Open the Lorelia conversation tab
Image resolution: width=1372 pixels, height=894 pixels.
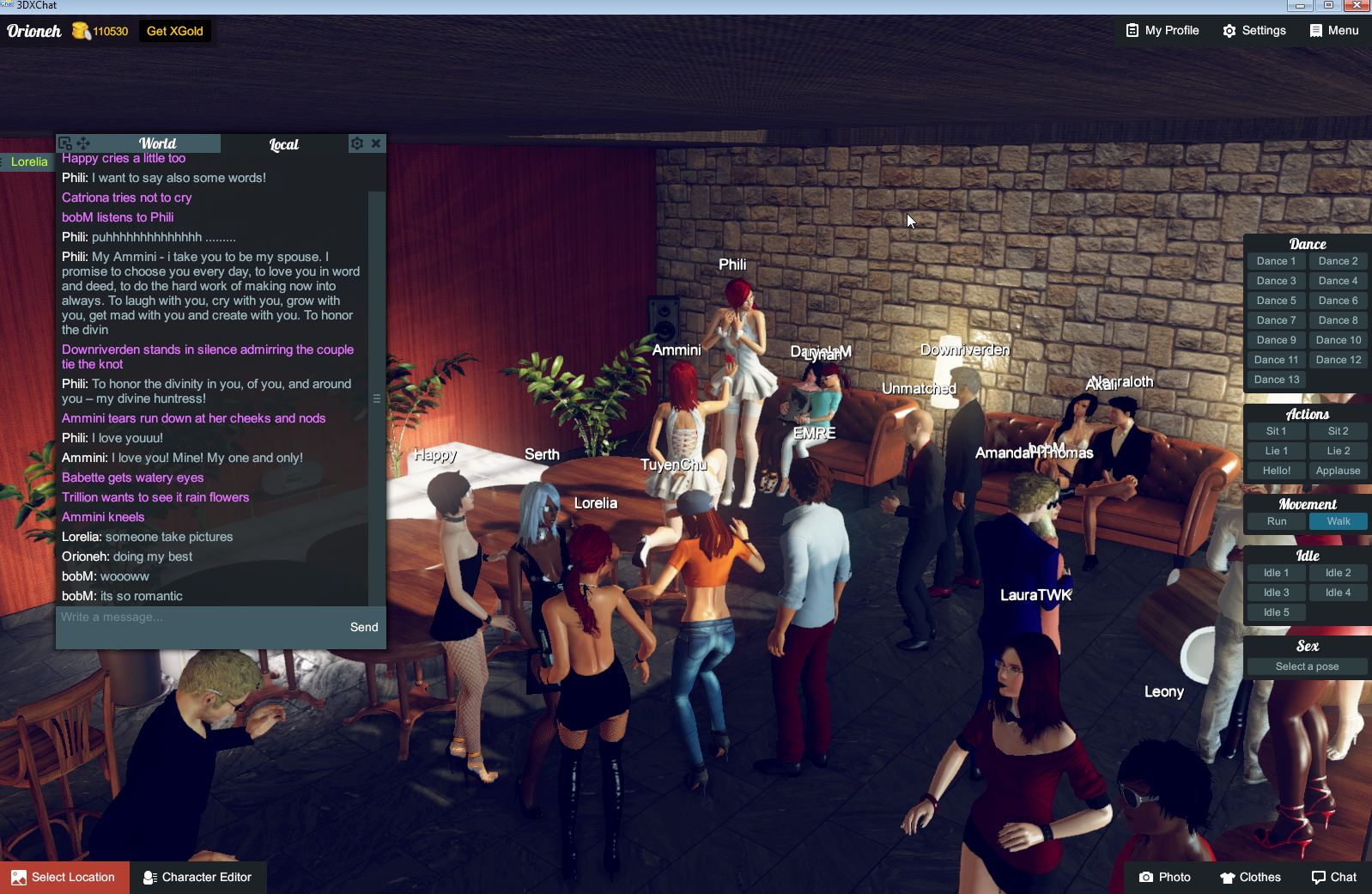pyautogui.click(x=27, y=161)
